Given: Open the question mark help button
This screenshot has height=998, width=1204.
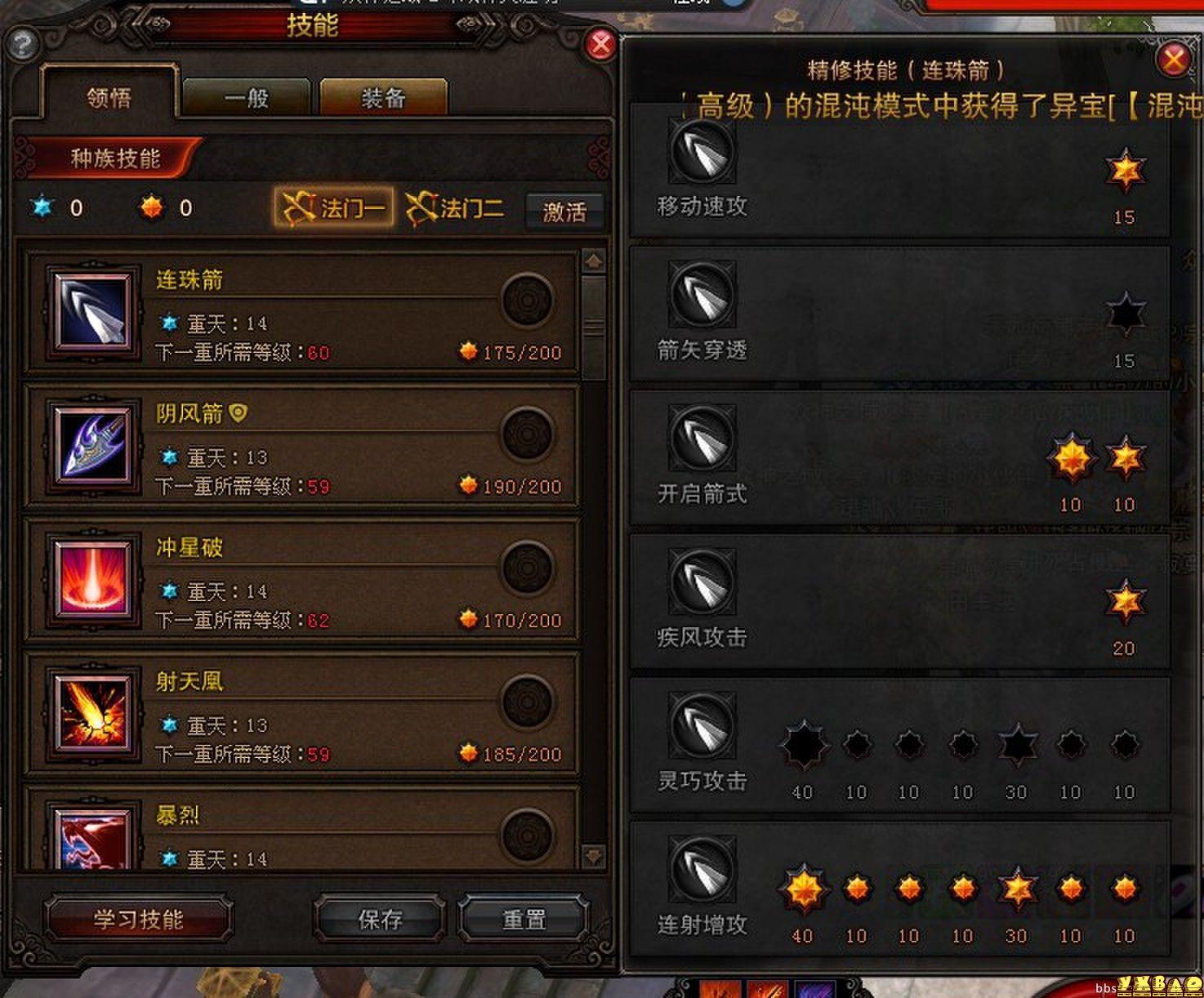Looking at the screenshot, I should pyautogui.click(x=22, y=44).
